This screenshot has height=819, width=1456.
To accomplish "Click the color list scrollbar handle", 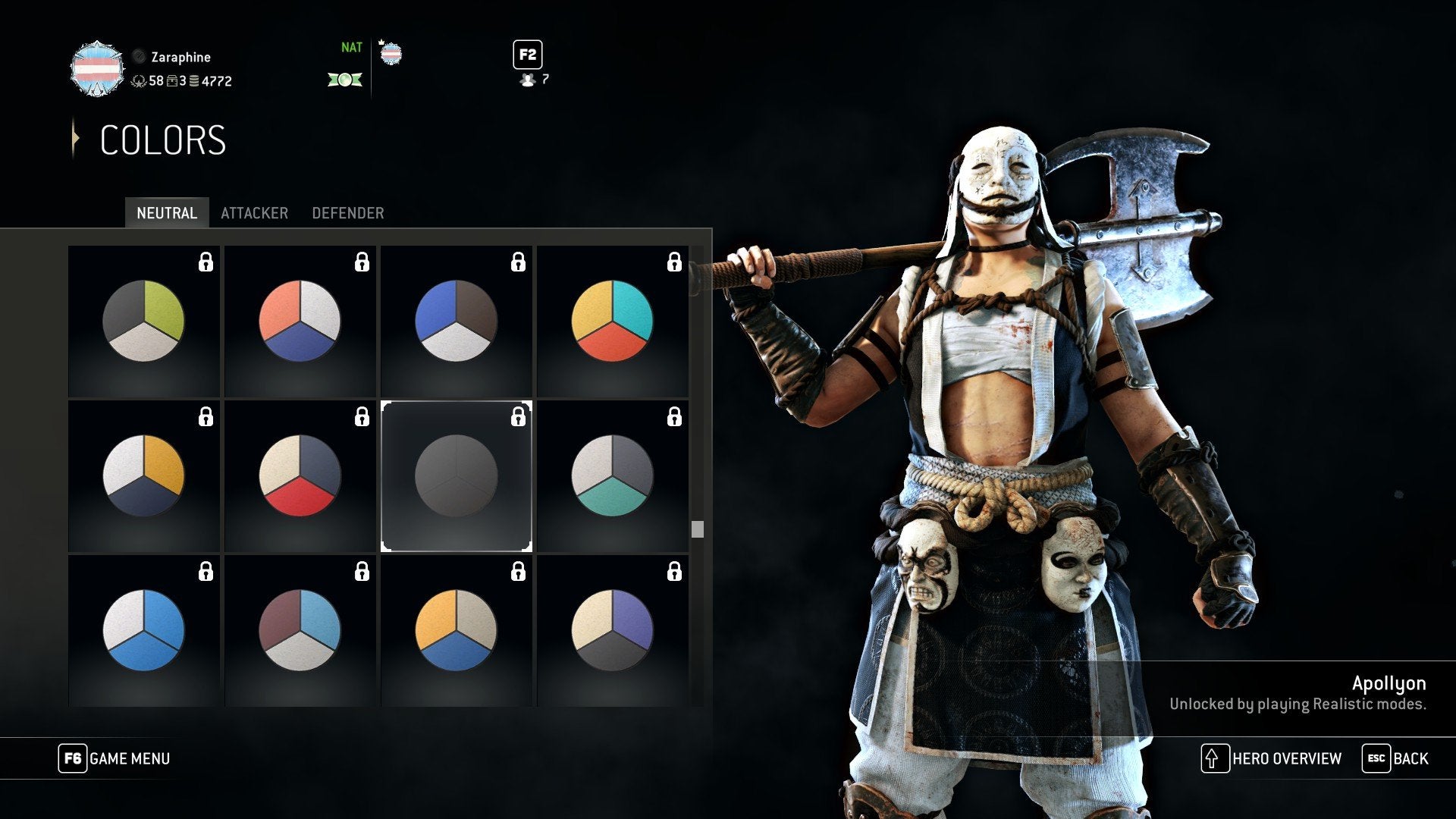I will (x=698, y=529).
